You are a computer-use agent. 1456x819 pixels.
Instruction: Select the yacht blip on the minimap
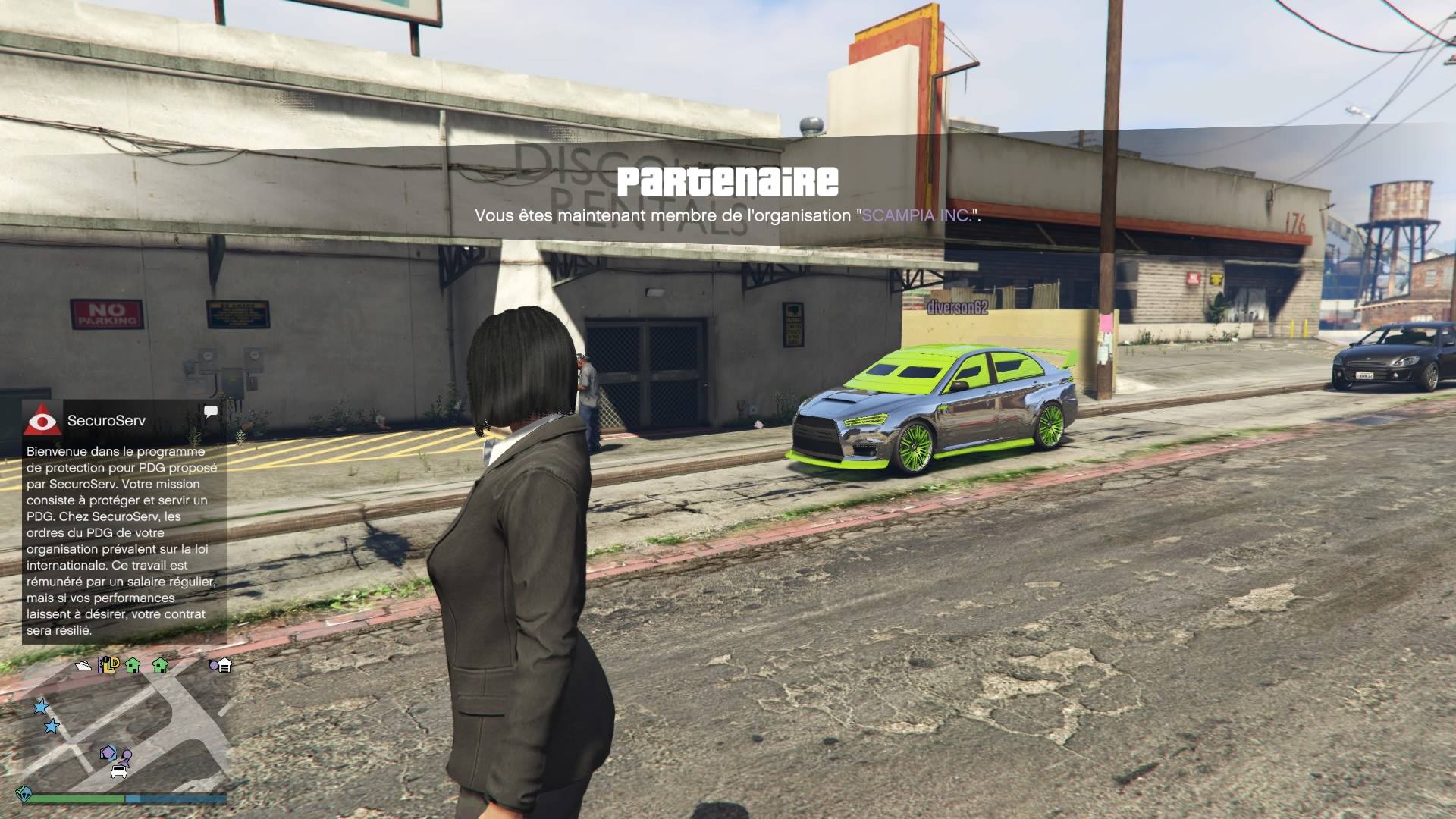(x=83, y=666)
